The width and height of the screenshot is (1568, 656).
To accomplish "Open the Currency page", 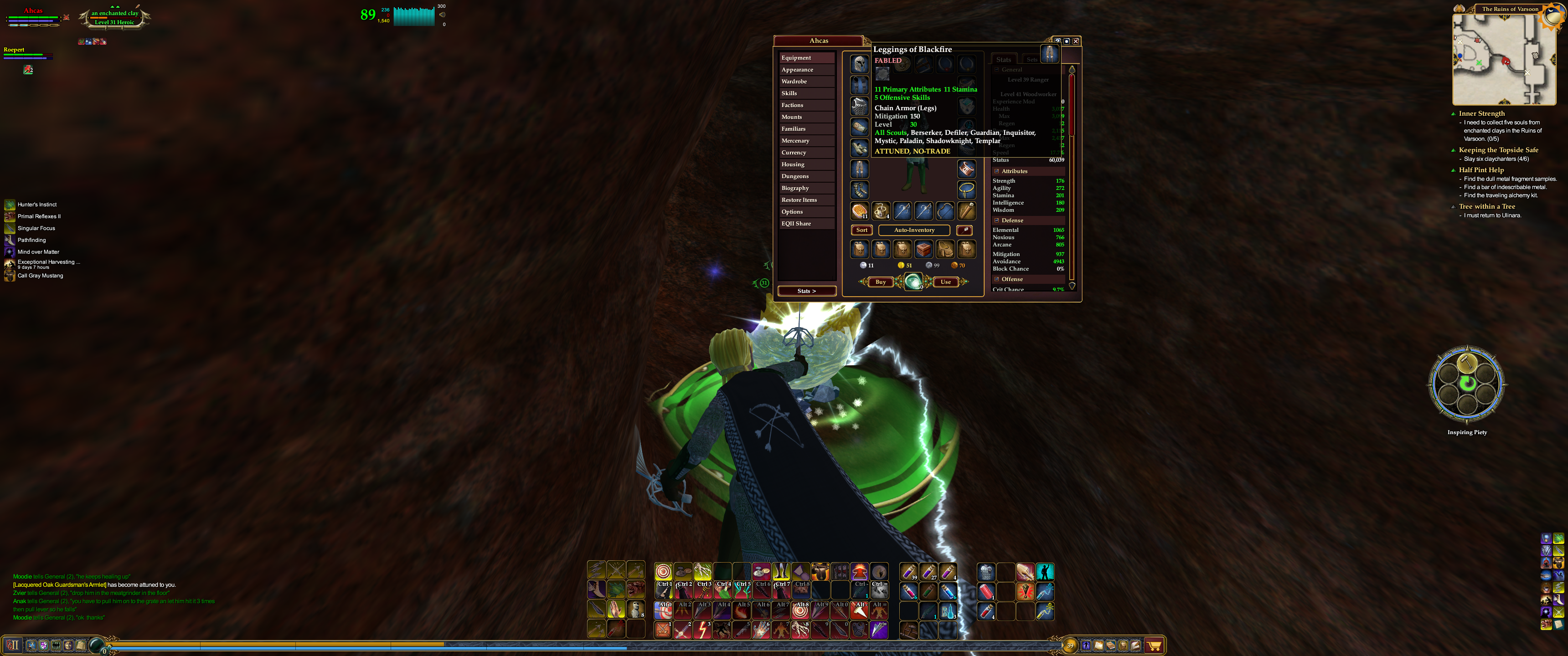I will point(794,153).
